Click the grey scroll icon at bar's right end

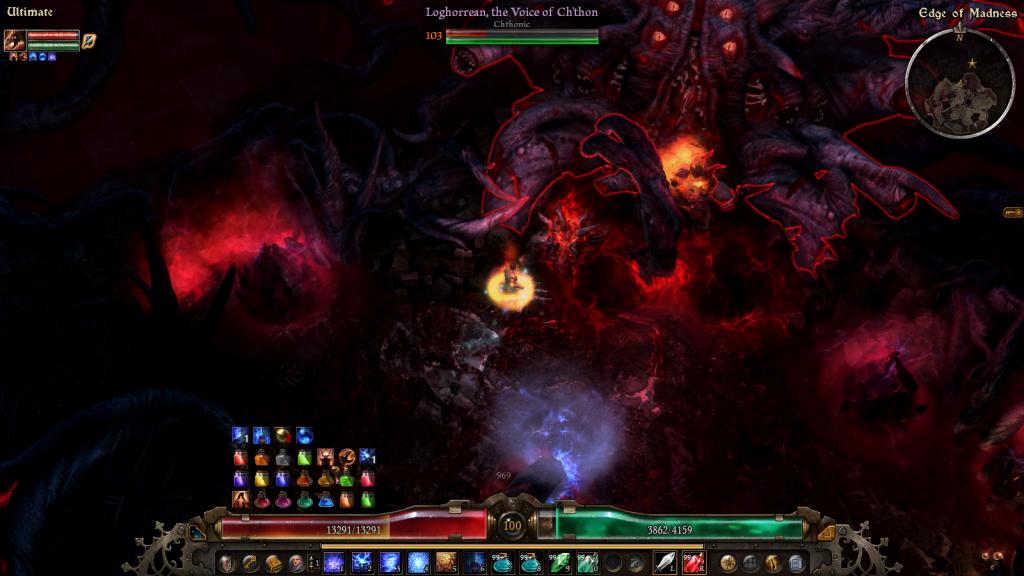[796, 563]
